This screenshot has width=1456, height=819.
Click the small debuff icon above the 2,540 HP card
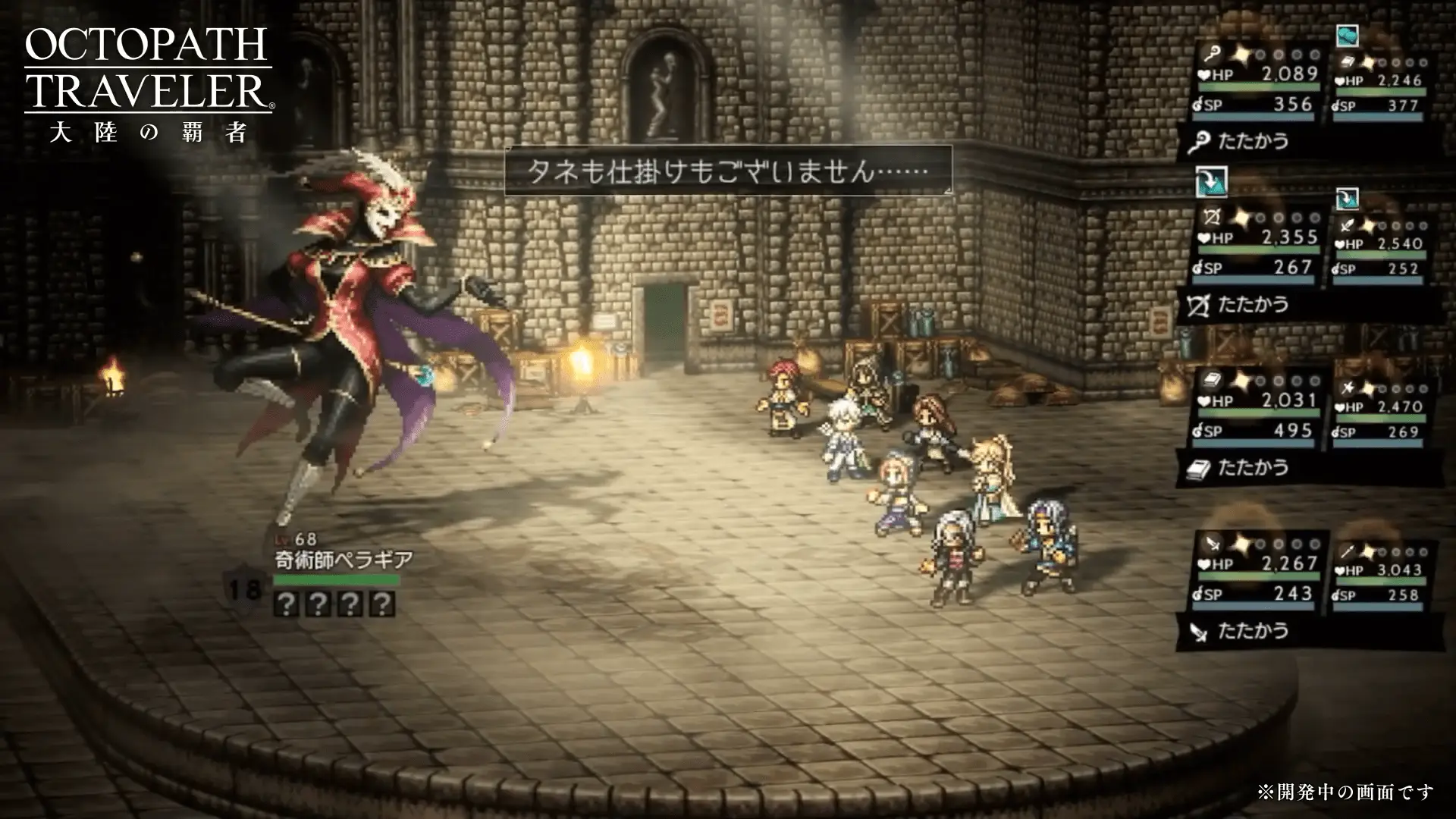pyautogui.click(x=1347, y=199)
